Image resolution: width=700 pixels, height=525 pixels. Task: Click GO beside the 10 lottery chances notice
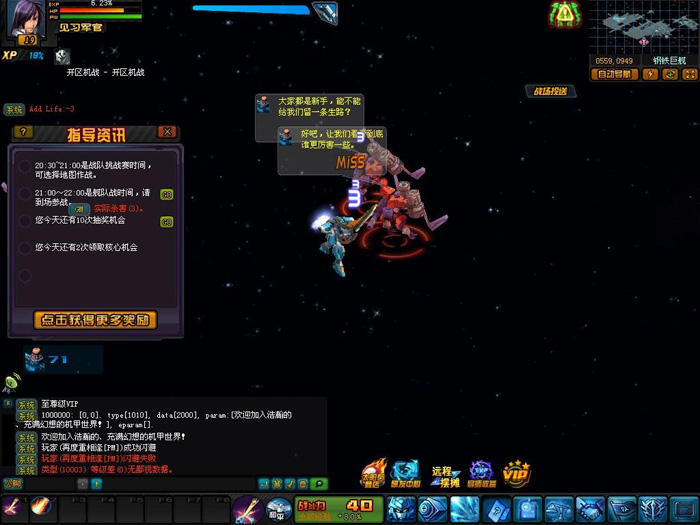[x=166, y=221]
